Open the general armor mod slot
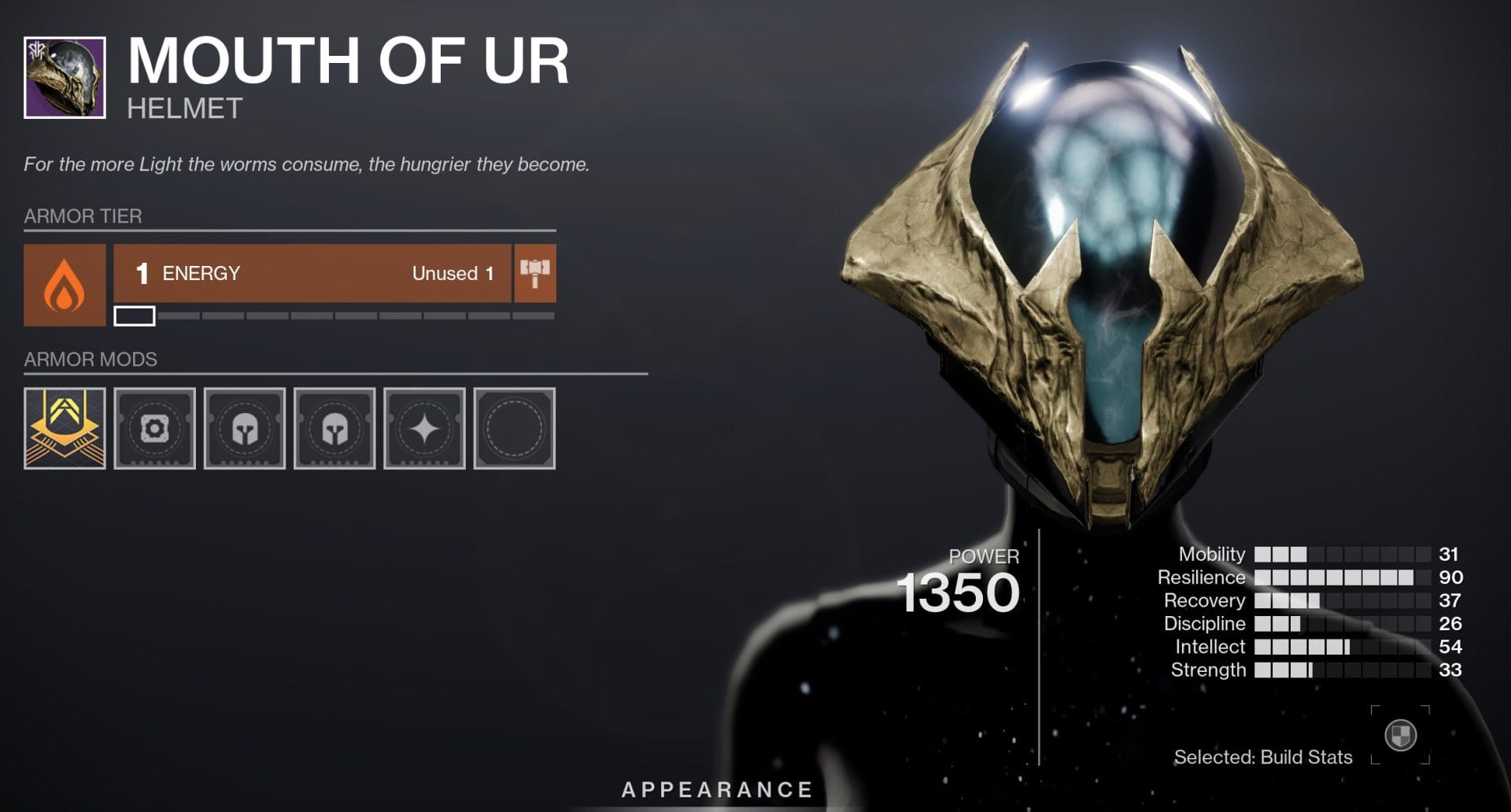Viewport: 1511px width, 812px height. pyautogui.click(x=154, y=427)
